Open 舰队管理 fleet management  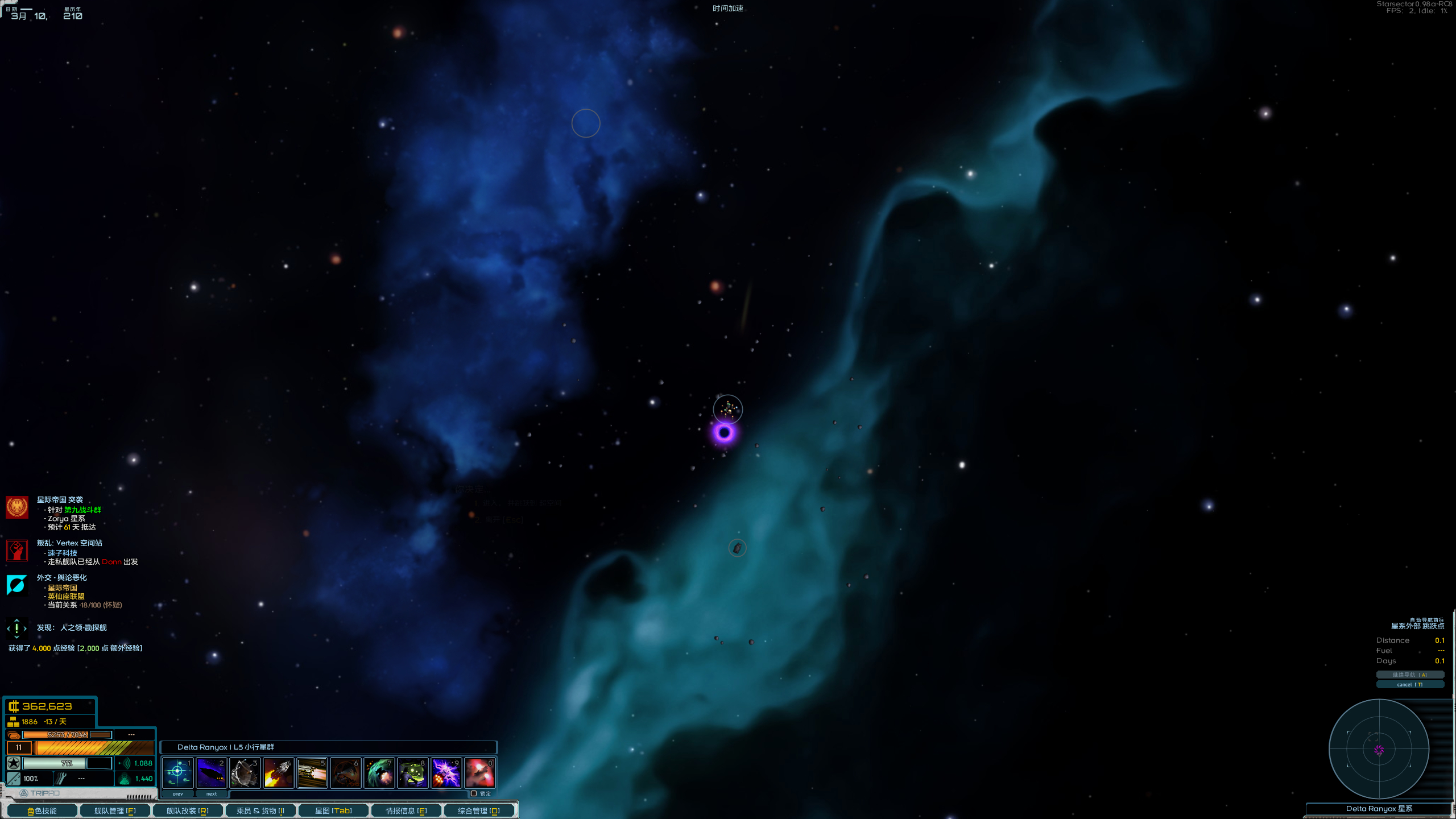[x=115, y=810]
